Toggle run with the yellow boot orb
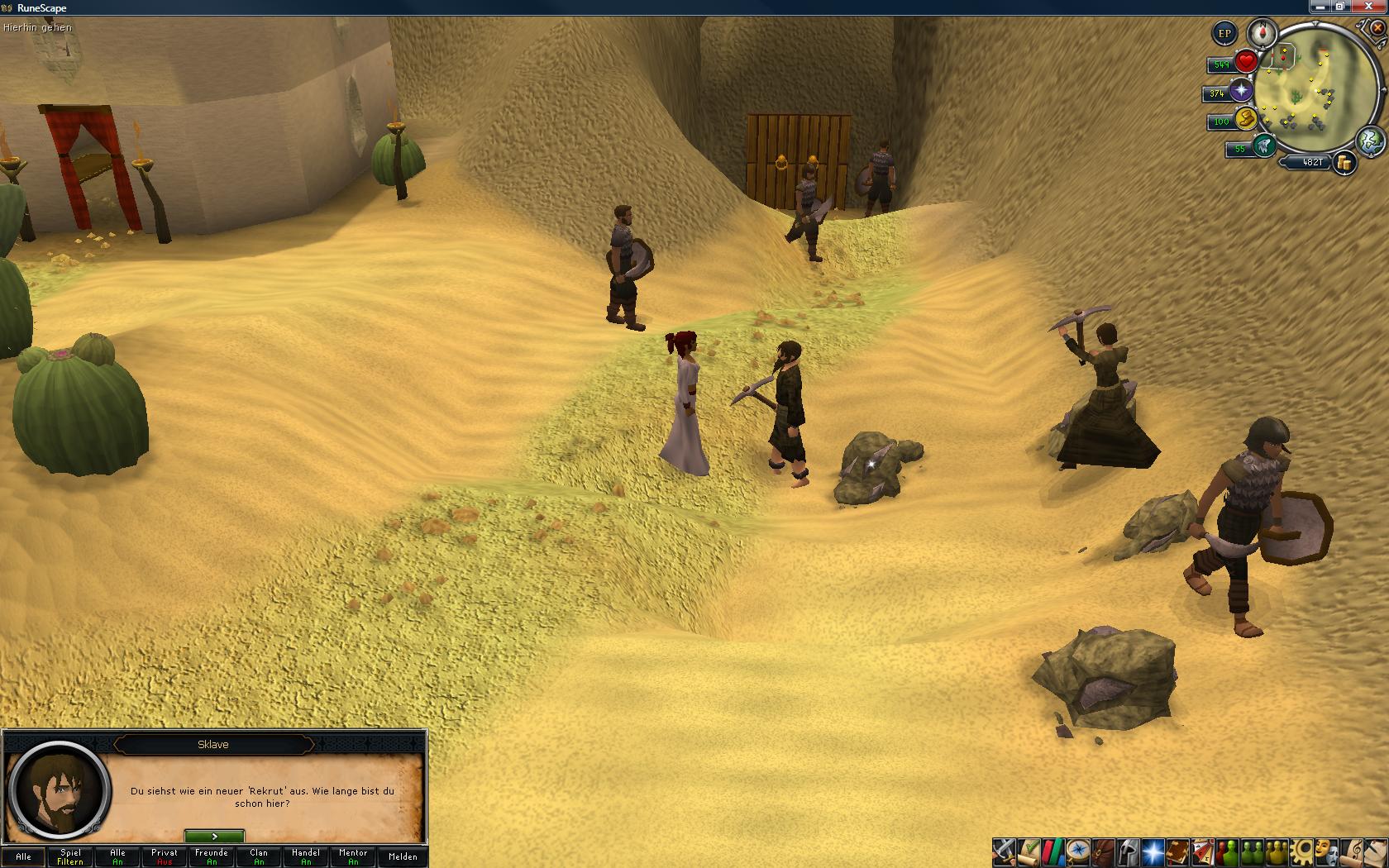The height and width of the screenshot is (868, 1389). click(x=1244, y=120)
